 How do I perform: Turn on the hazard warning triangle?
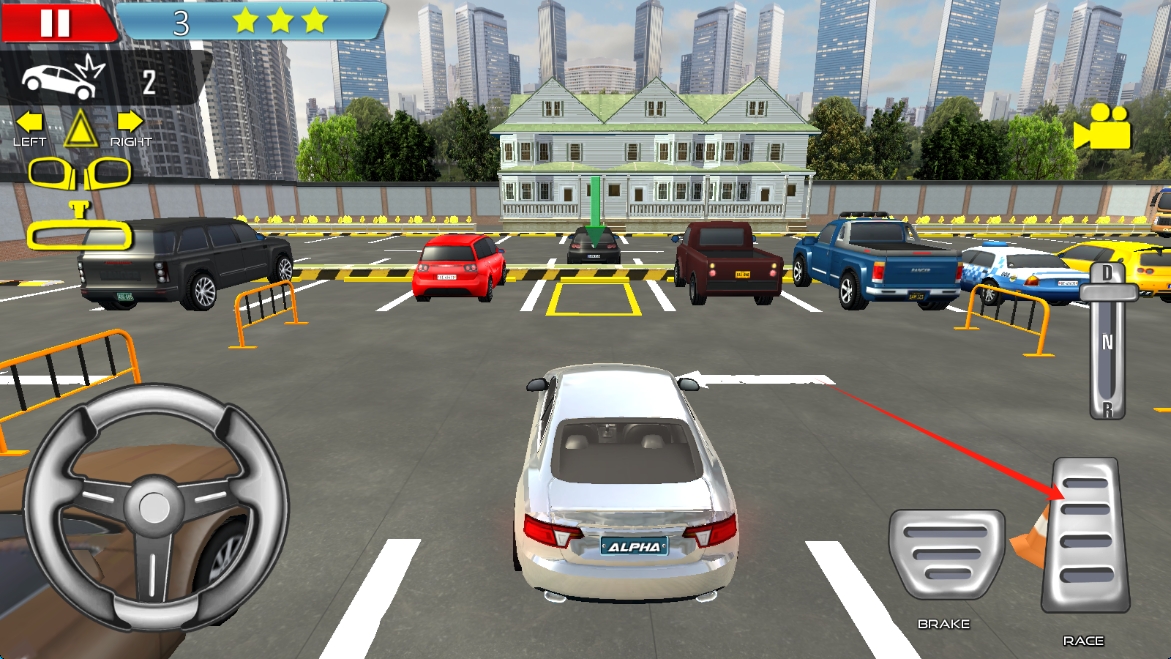tap(80, 129)
